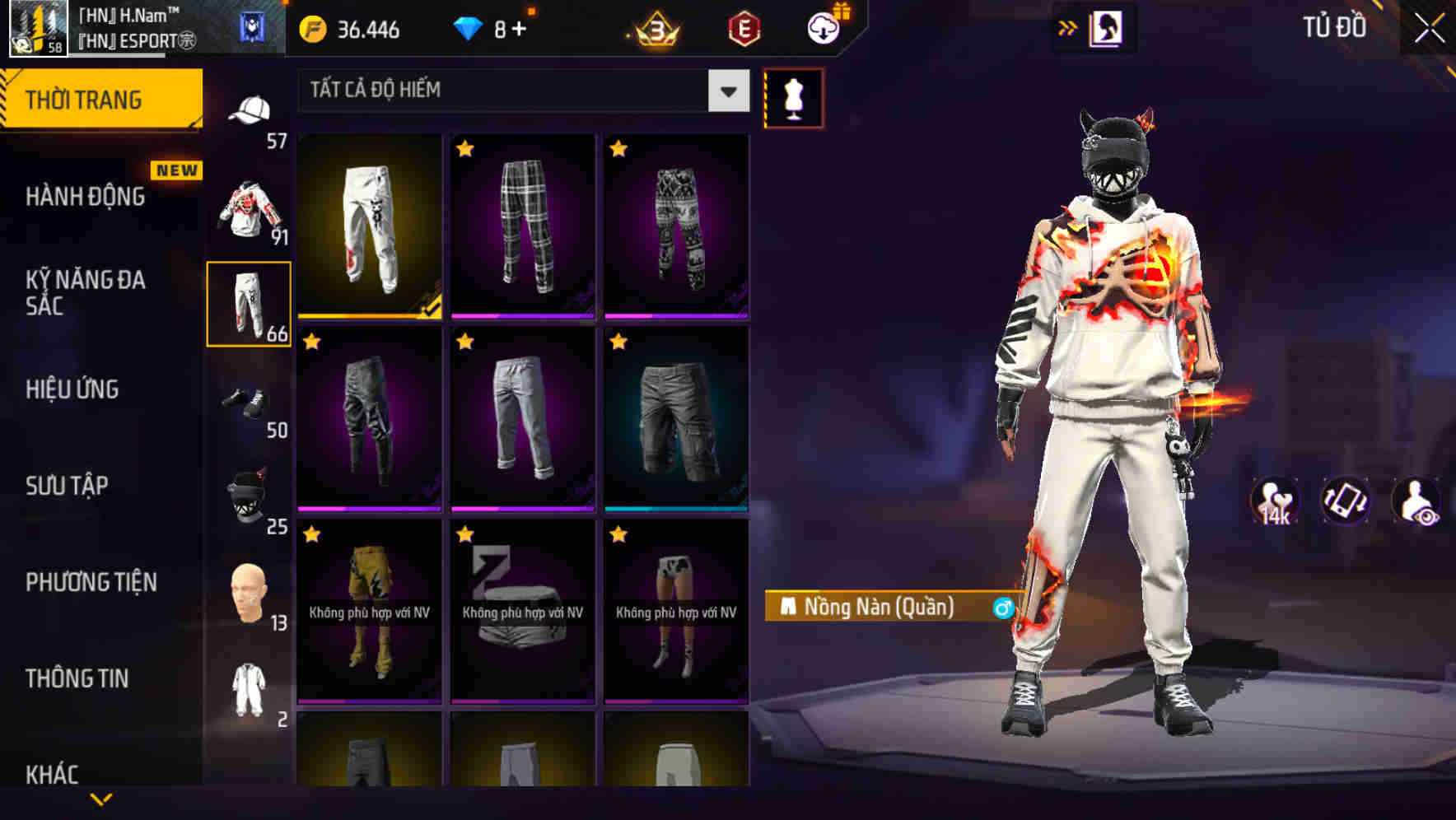The height and width of the screenshot is (820, 1456).
Task: Open the TẤT CẢ ĐỘ HIẾM rarity dropdown
Action: coord(520,91)
